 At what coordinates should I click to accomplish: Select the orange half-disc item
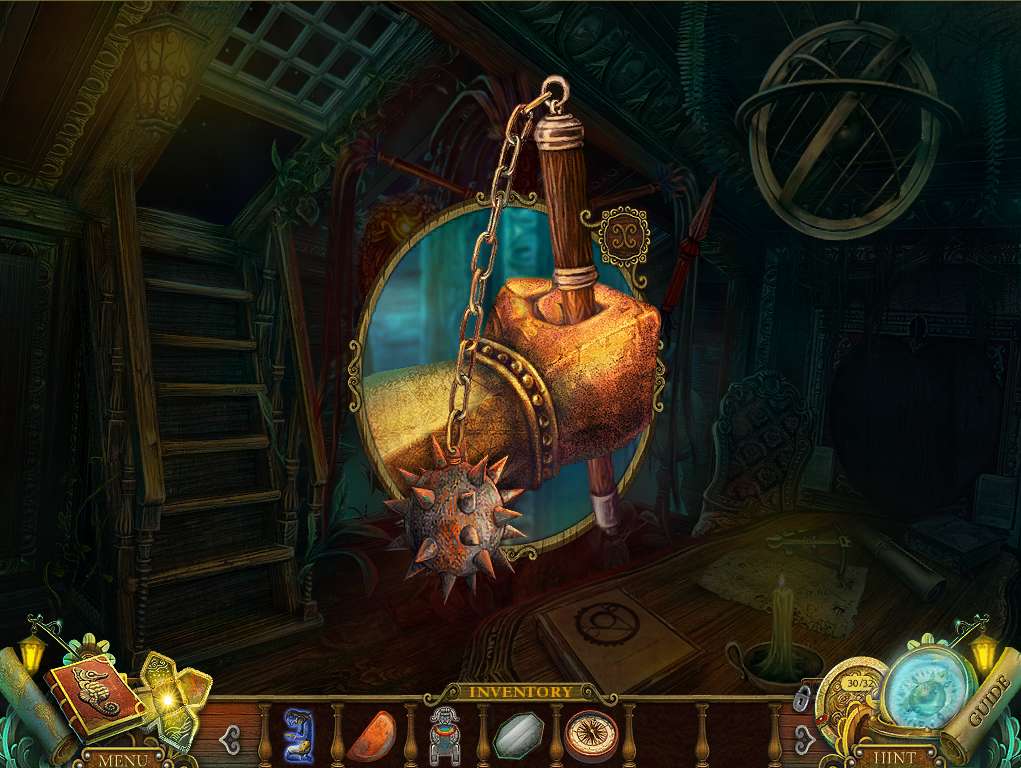coord(369,734)
